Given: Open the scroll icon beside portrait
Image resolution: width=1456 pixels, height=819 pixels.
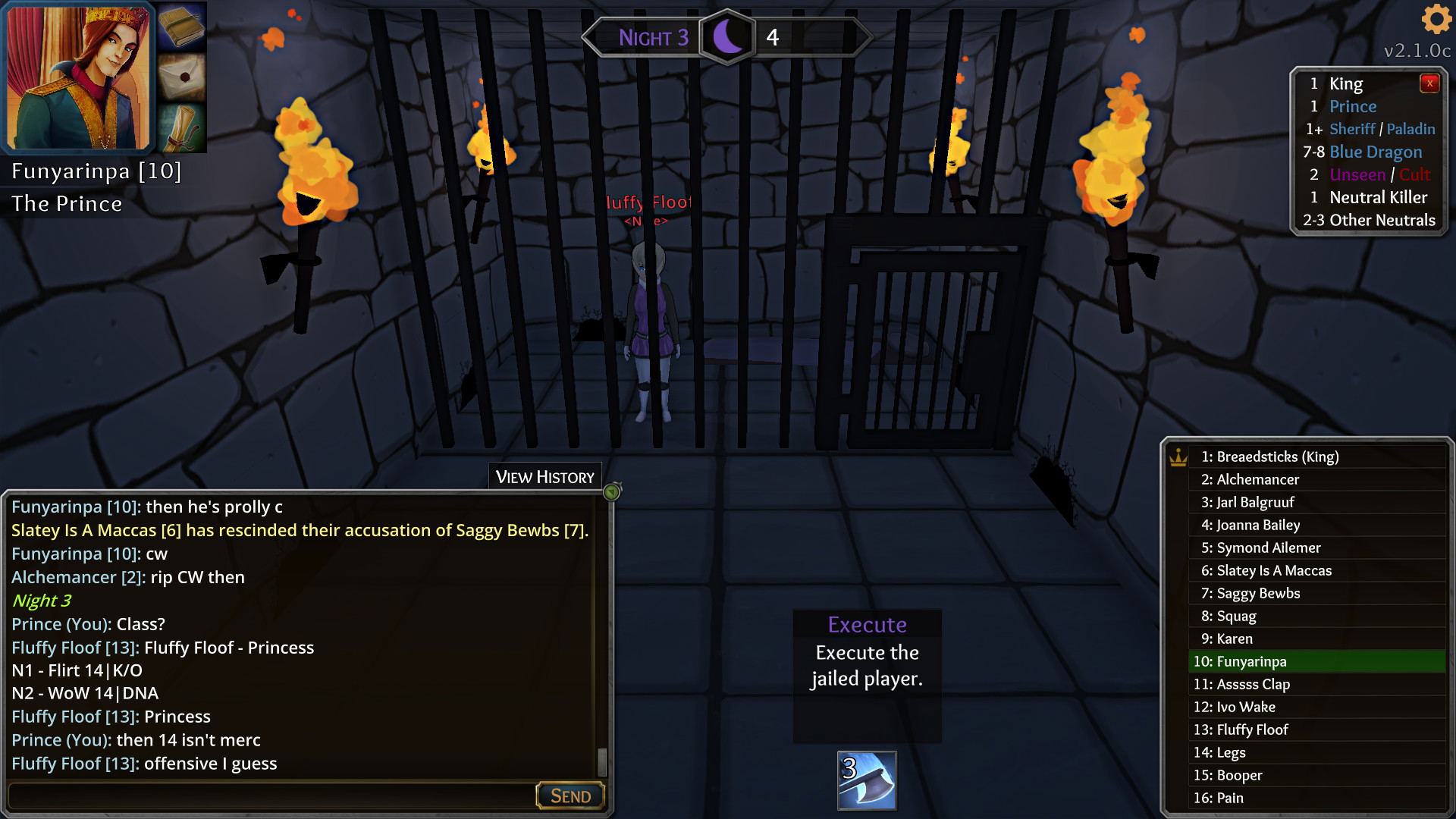Looking at the screenshot, I should tap(182, 127).
